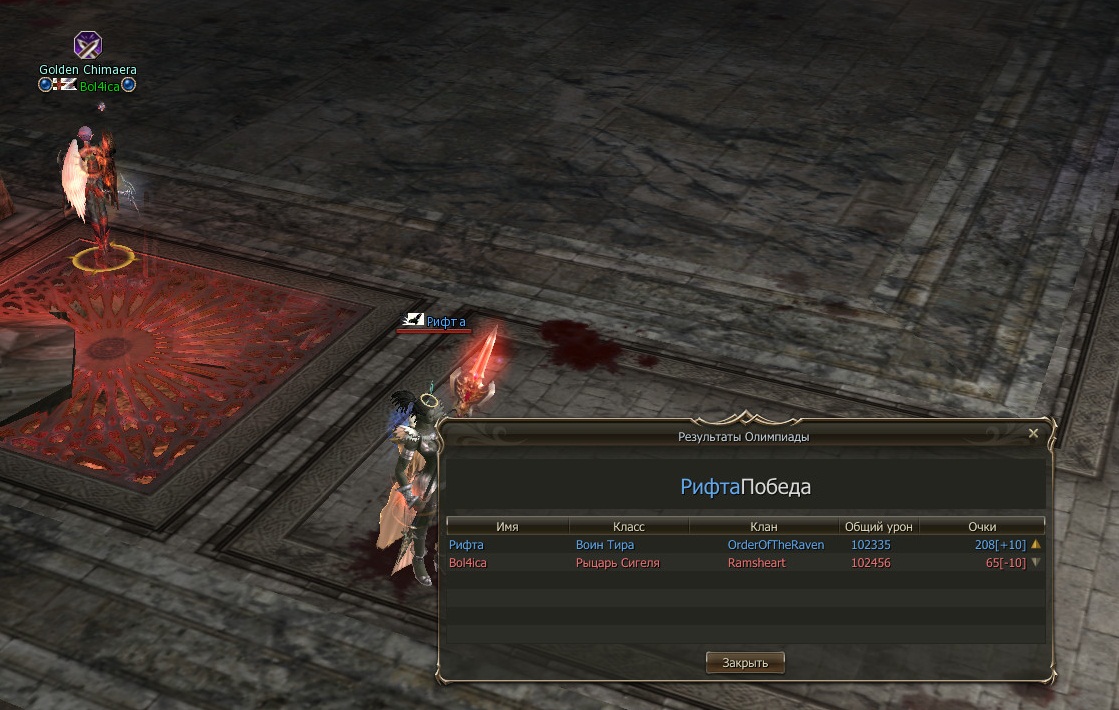Click the Очки column header
Image resolution: width=1119 pixels, height=710 pixels.
[982, 526]
